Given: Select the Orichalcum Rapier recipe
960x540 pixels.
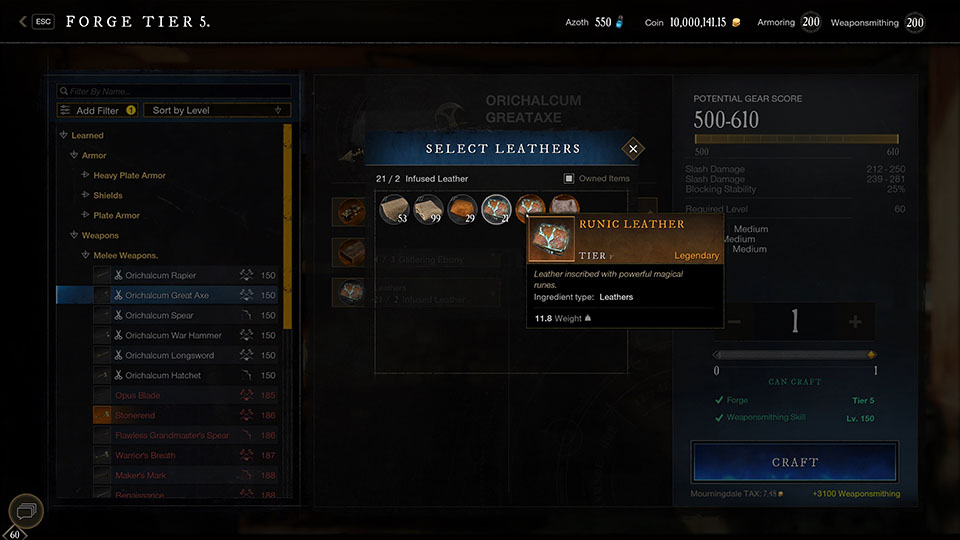Looking at the screenshot, I should (160, 275).
